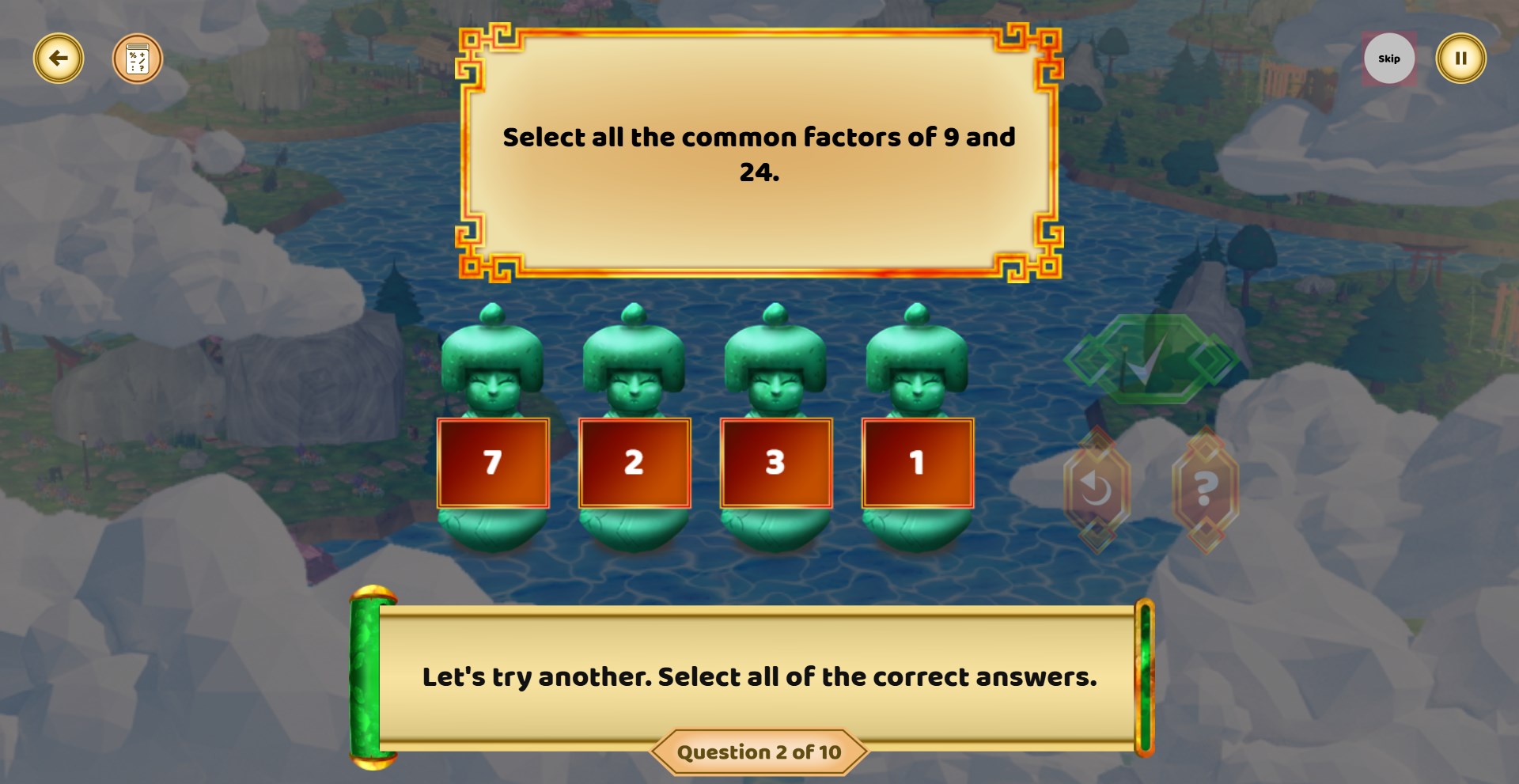The height and width of the screenshot is (784, 1519).
Task: Click the instruction scroll text
Action: [758, 676]
